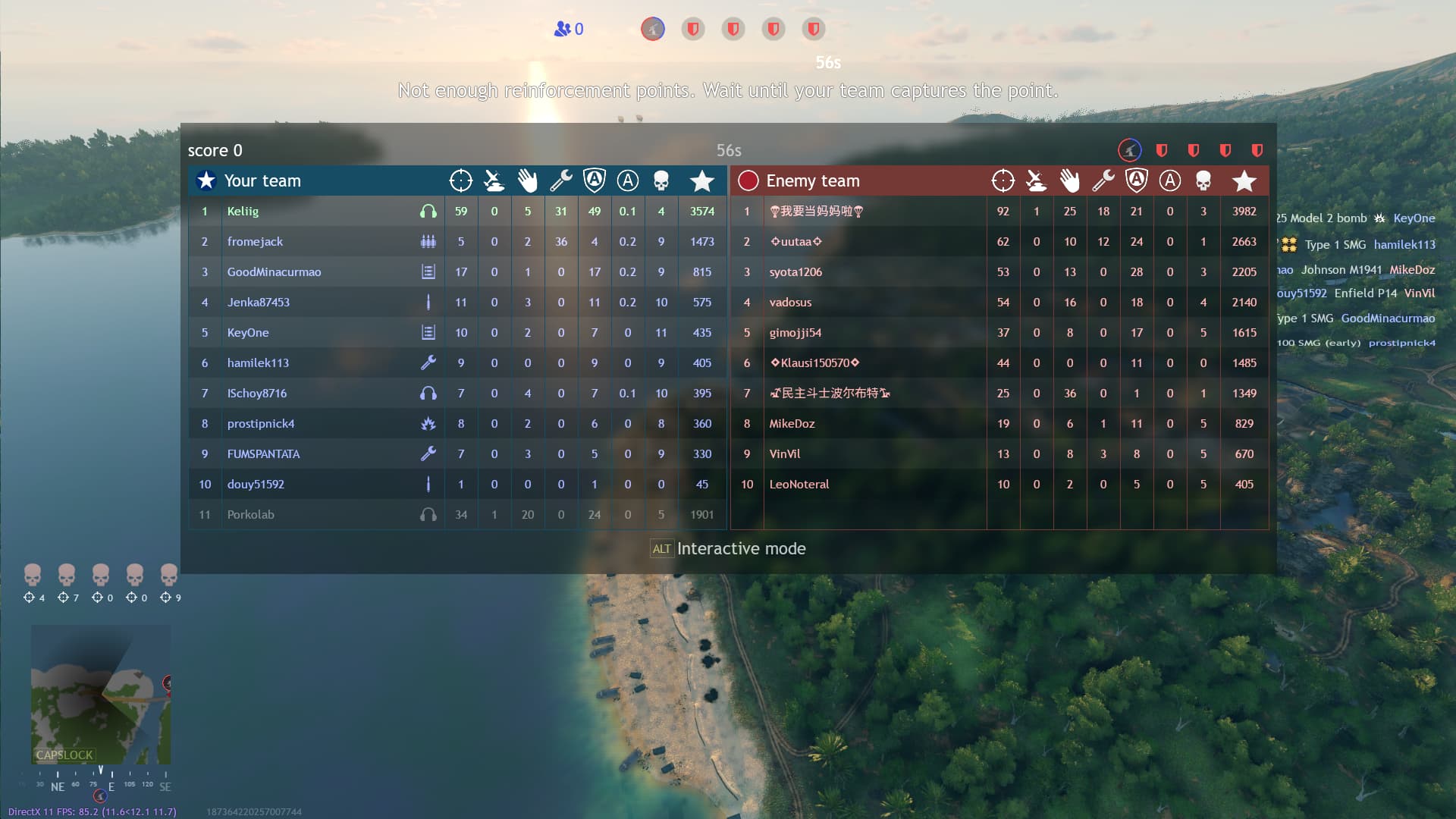Screen dimensions: 1456x819
Task: Click the squad trio icon next to fromejack
Action: click(428, 241)
